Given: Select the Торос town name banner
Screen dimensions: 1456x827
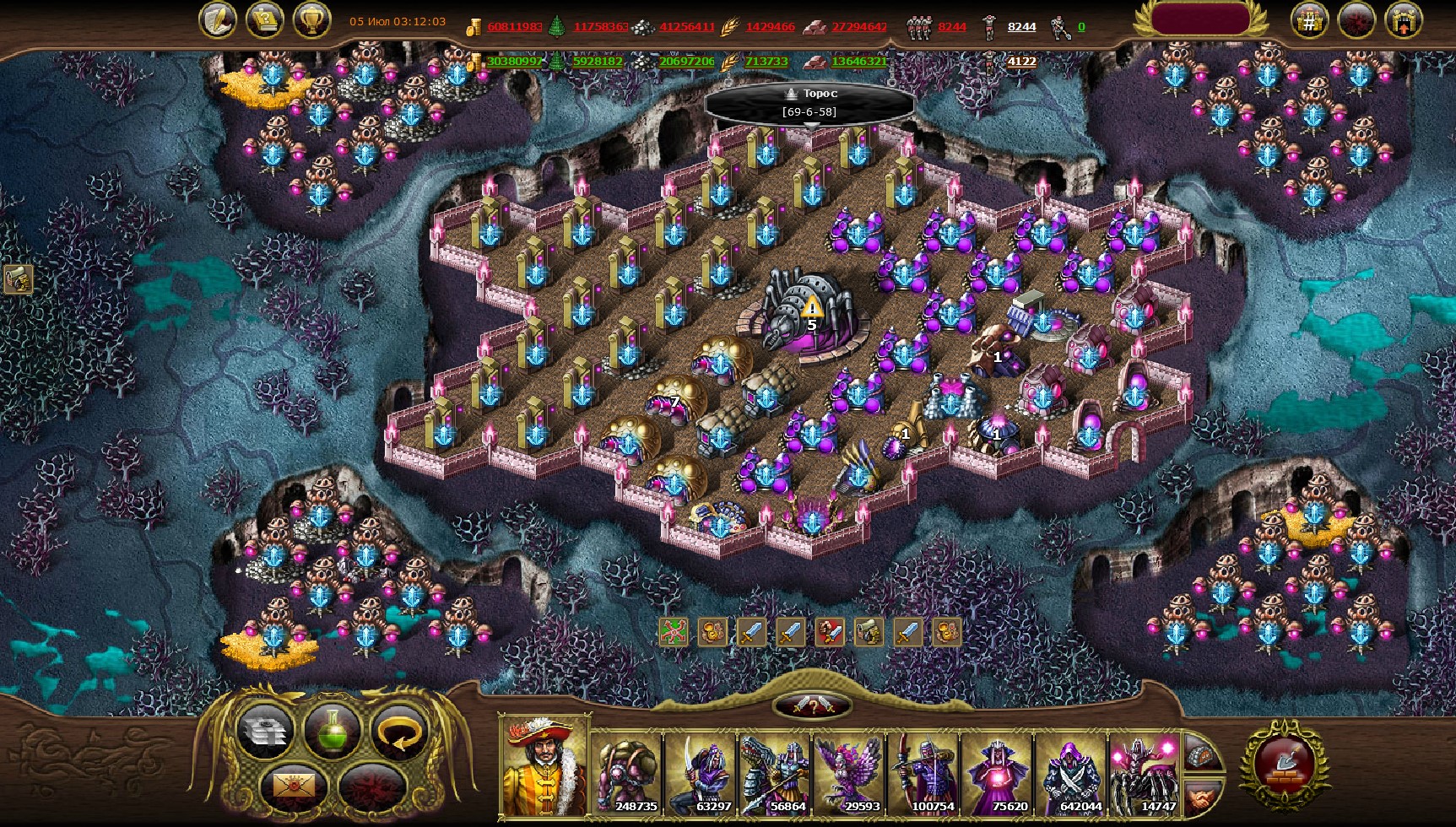Looking at the screenshot, I should point(809,102).
